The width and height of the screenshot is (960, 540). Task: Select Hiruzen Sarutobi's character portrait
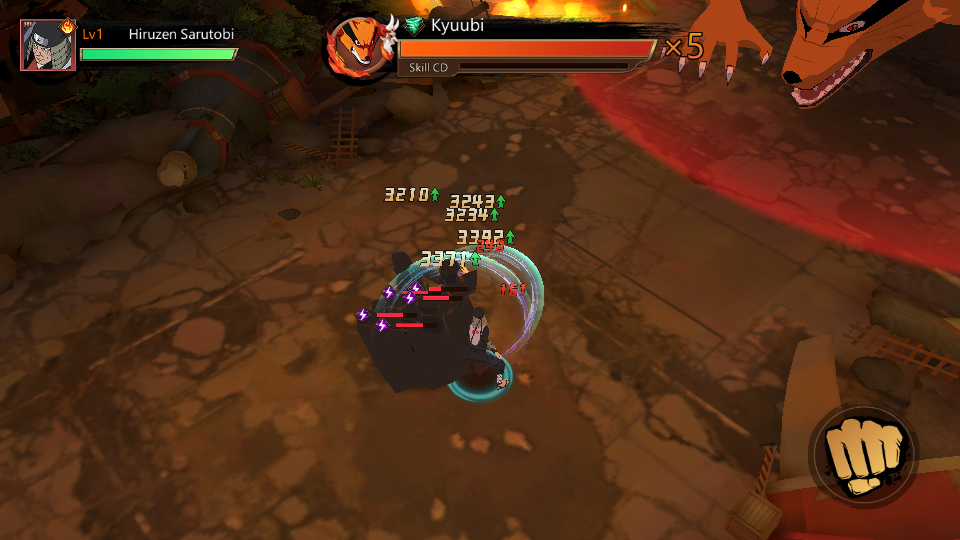point(47,44)
